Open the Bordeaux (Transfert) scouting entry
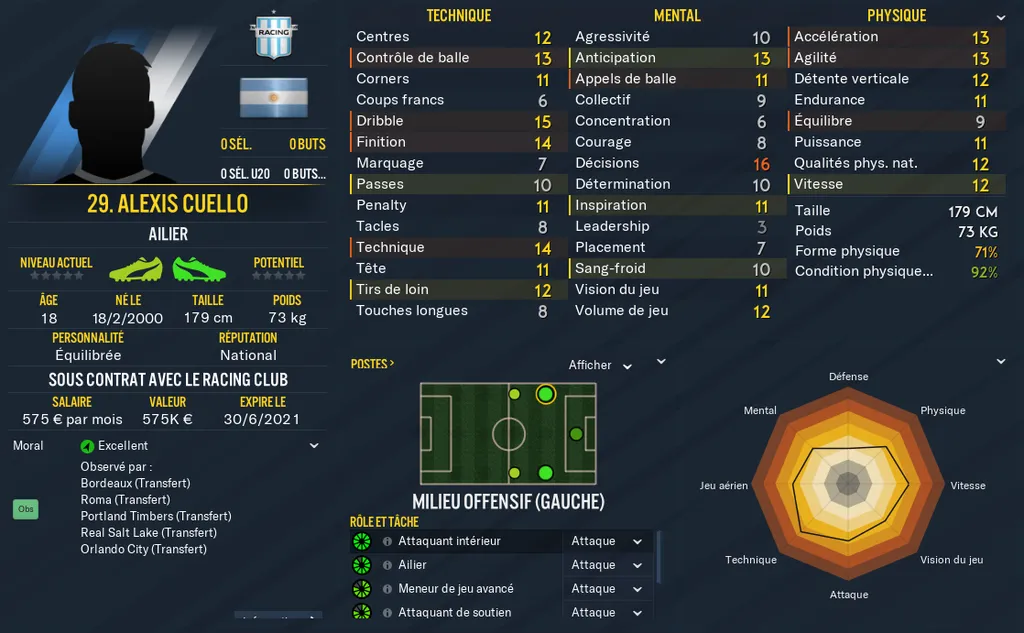1024x633 pixels. [x=134, y=483]
